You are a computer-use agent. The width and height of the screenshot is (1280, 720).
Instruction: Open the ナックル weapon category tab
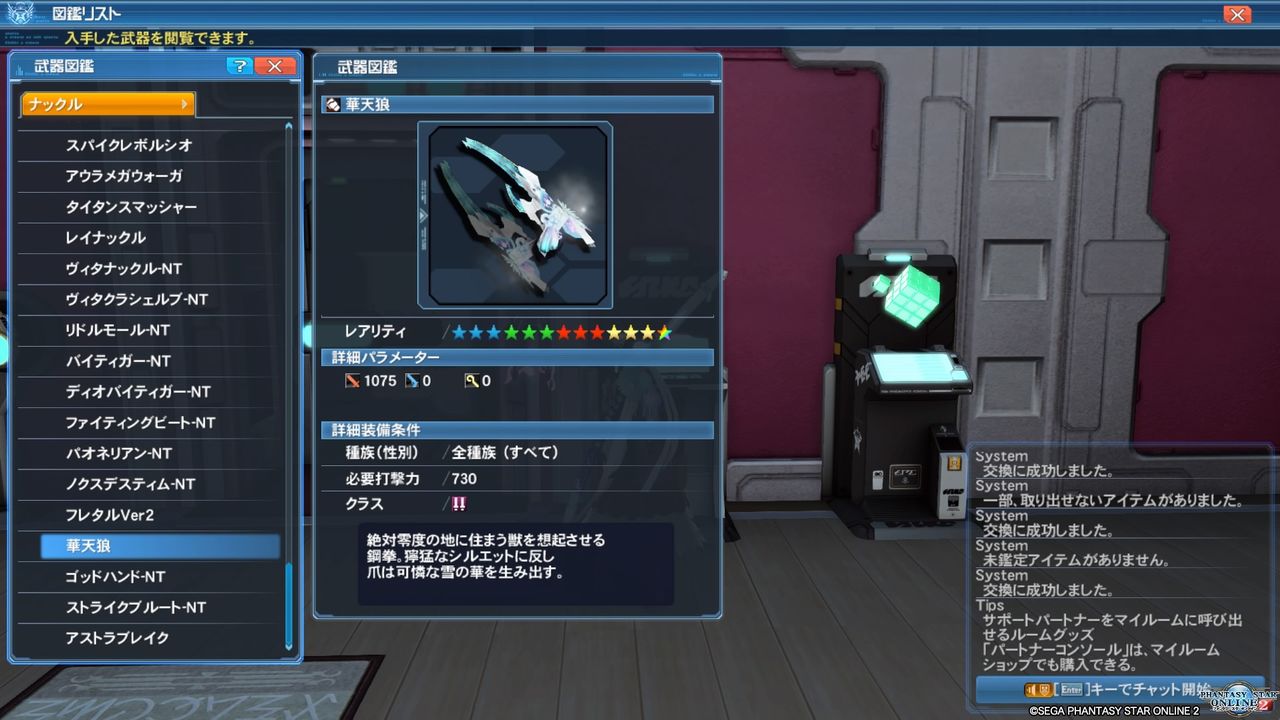click(x=100, y=104)
